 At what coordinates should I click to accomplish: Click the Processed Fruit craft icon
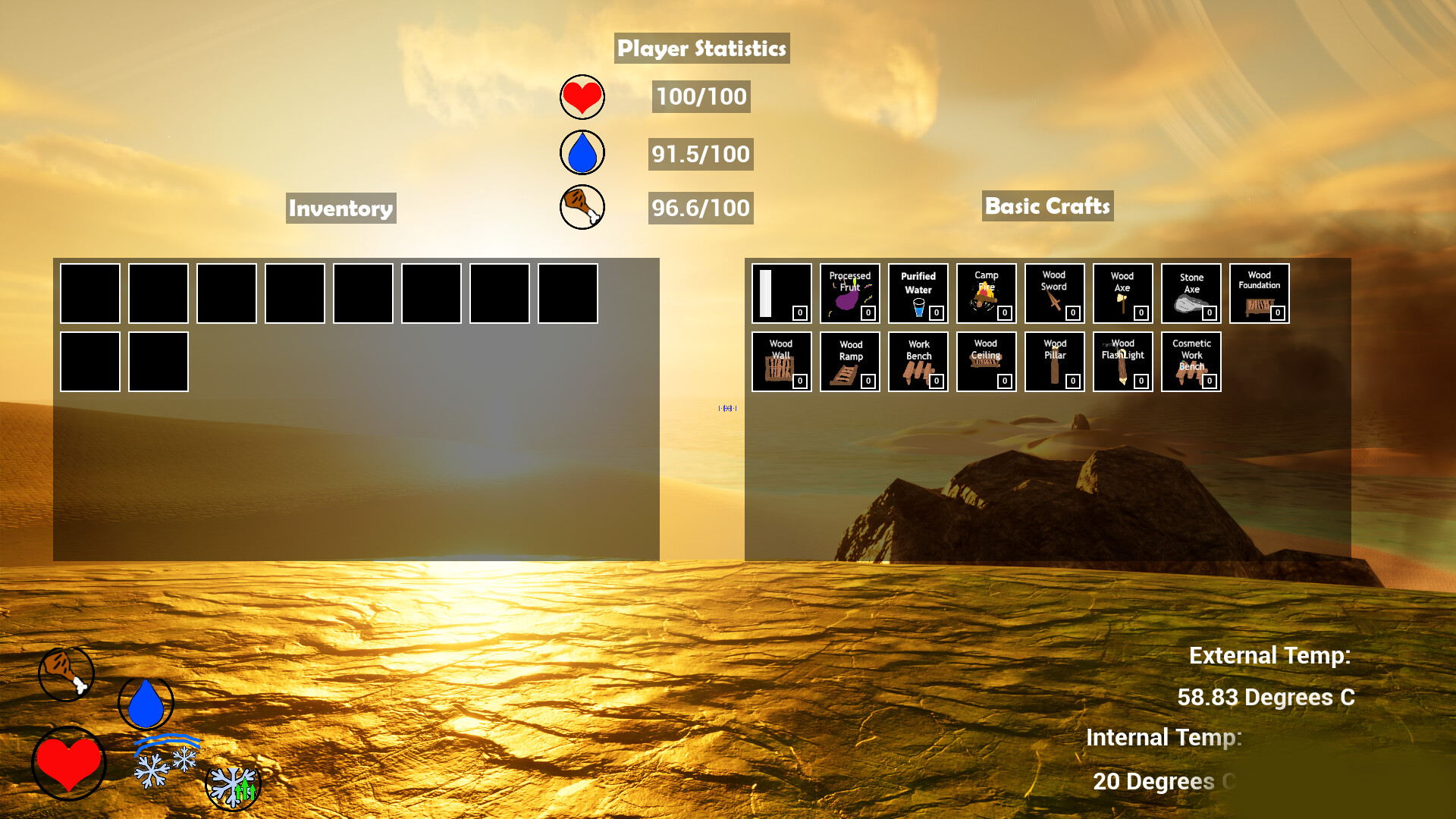tap(849, 293)
